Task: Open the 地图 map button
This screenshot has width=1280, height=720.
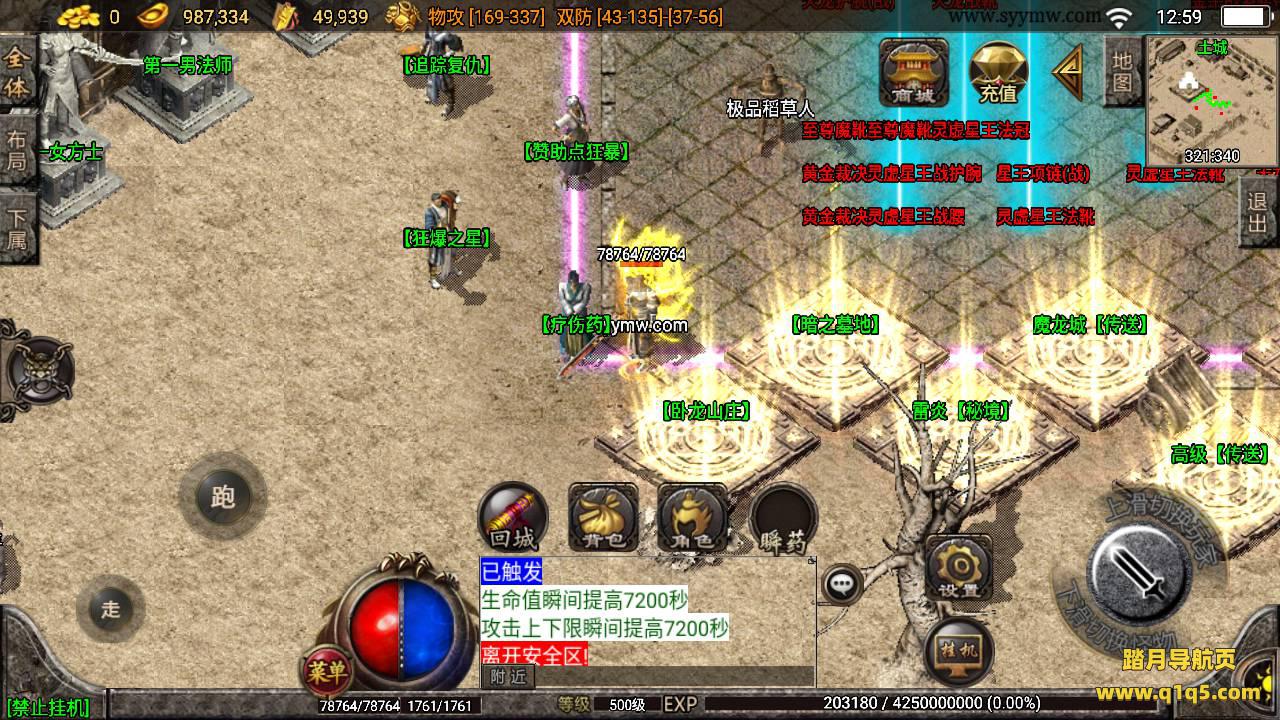Action: coord(1122,72)
